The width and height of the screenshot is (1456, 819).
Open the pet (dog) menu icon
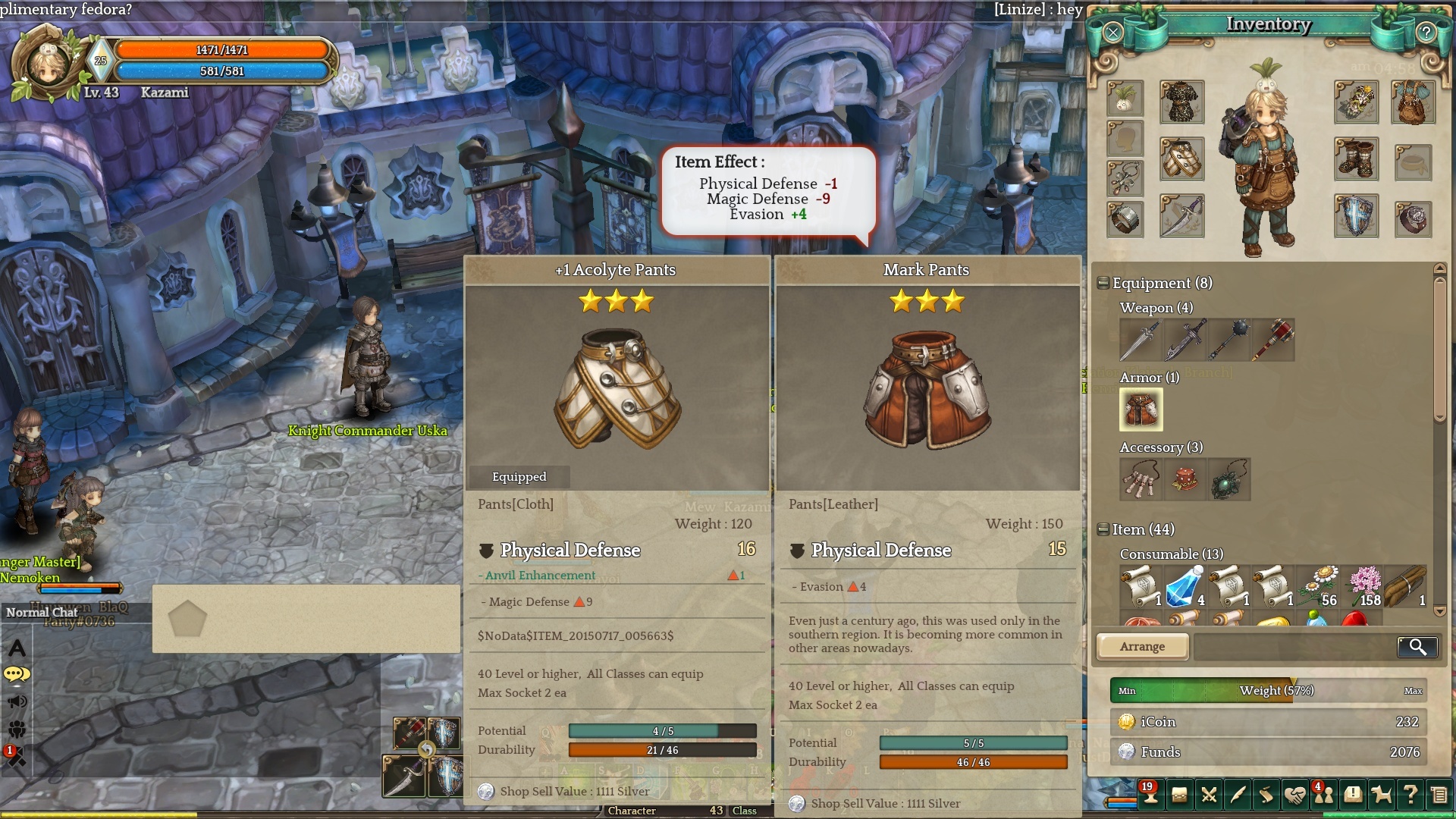coord(1382,795)
